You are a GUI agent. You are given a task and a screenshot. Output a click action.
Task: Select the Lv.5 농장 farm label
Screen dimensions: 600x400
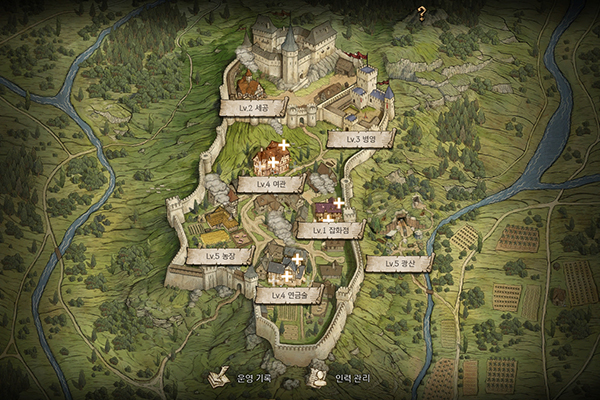coord(219,256)
